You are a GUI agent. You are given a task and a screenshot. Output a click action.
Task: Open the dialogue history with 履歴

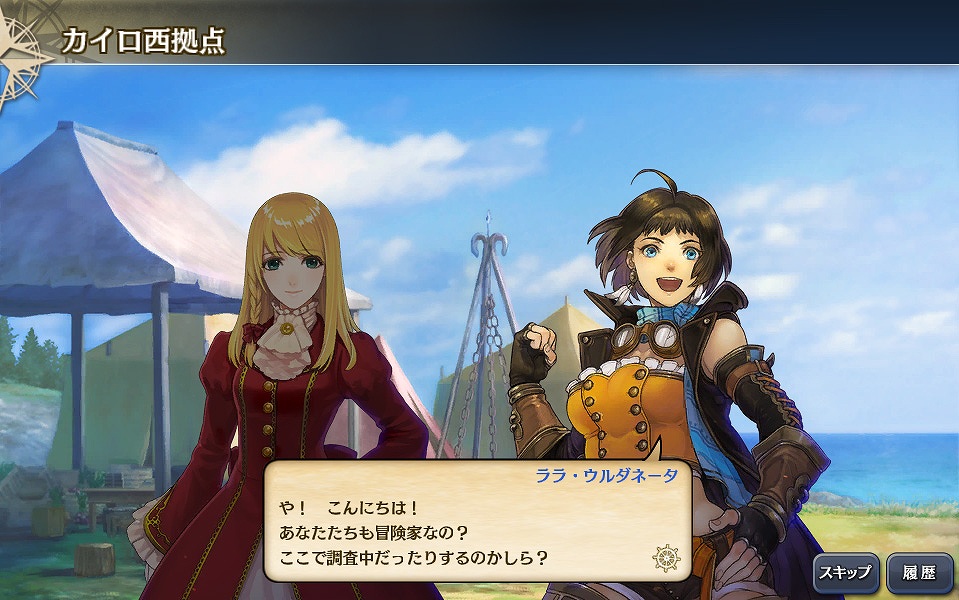tap(919, 573)
